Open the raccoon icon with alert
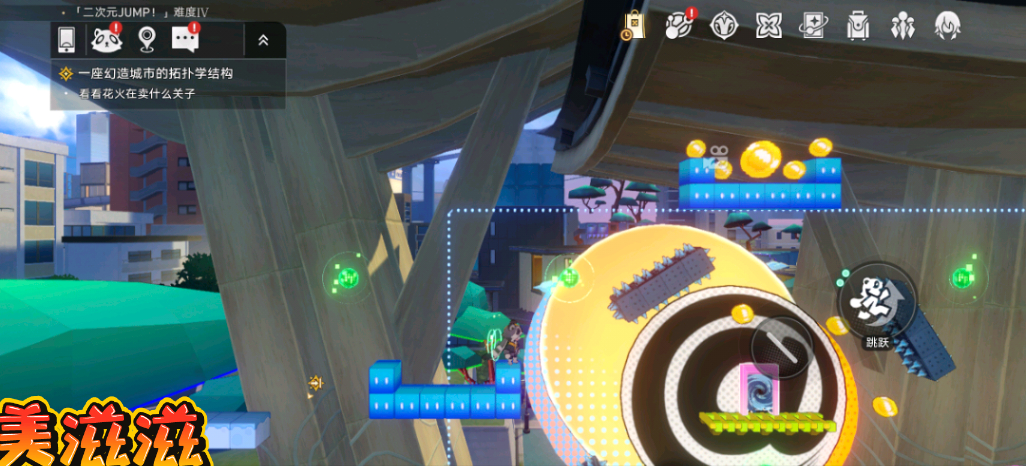The width and height of the screenshot is (1026, 466). [106, 40]
